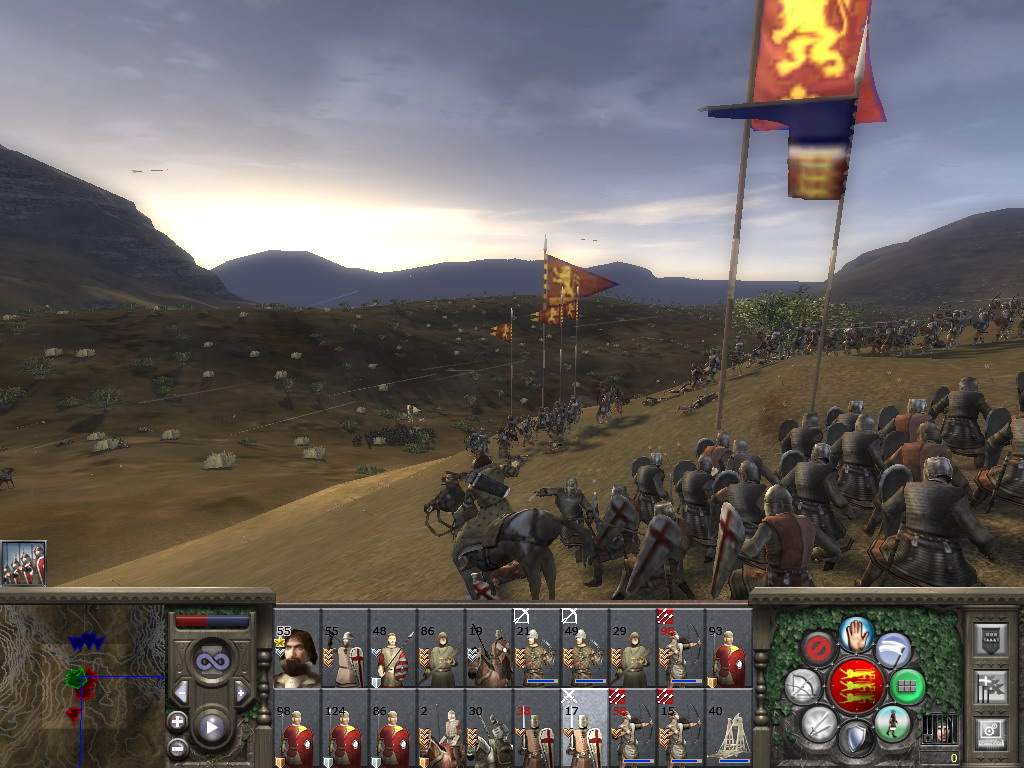Click the infinity symbol speed button
The height and width of the screenshot is (768, 1024).
[x=212, y=661]
